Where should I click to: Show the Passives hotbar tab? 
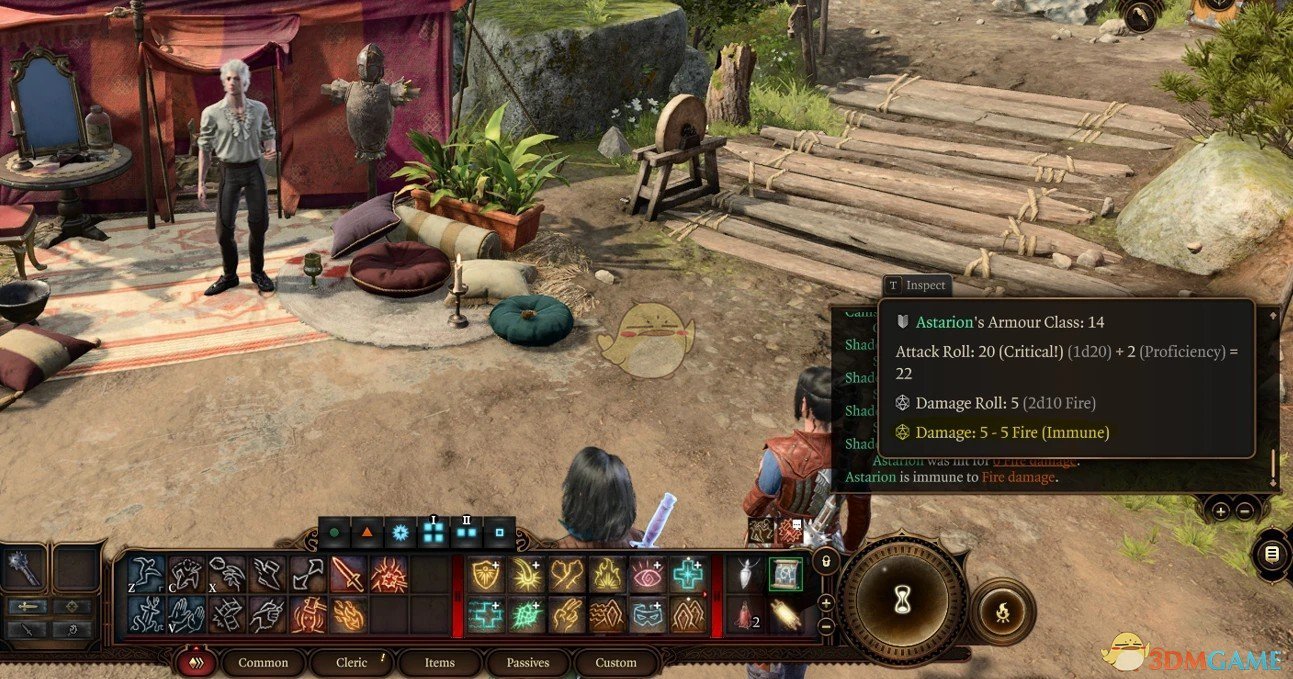[527, 662]
